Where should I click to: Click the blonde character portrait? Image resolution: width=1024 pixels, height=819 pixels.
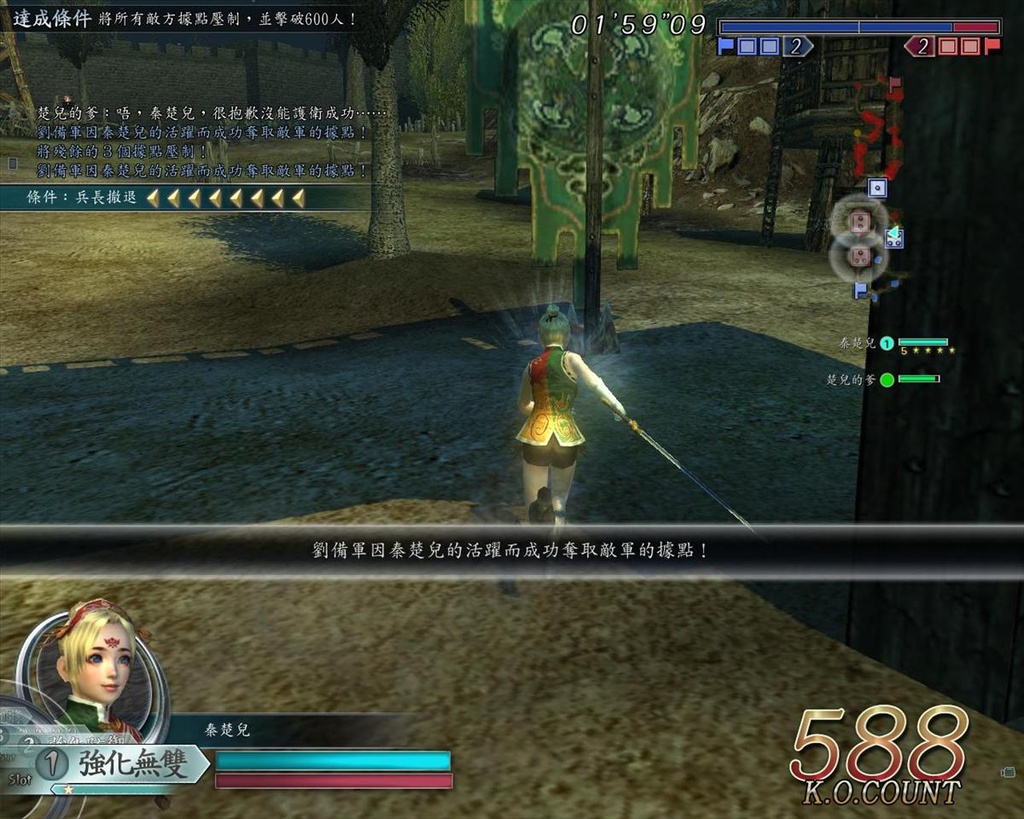coord(95,665)
